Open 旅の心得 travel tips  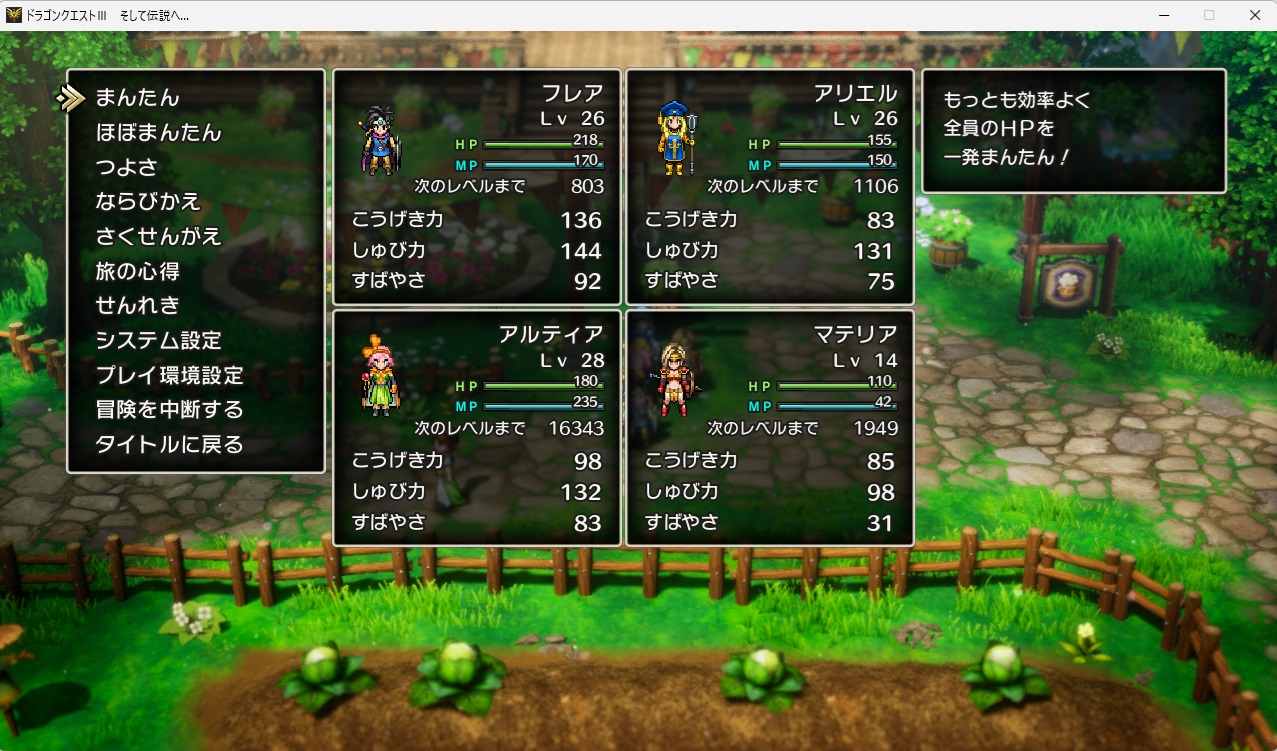pyautogui.click(x=137, y=271)
